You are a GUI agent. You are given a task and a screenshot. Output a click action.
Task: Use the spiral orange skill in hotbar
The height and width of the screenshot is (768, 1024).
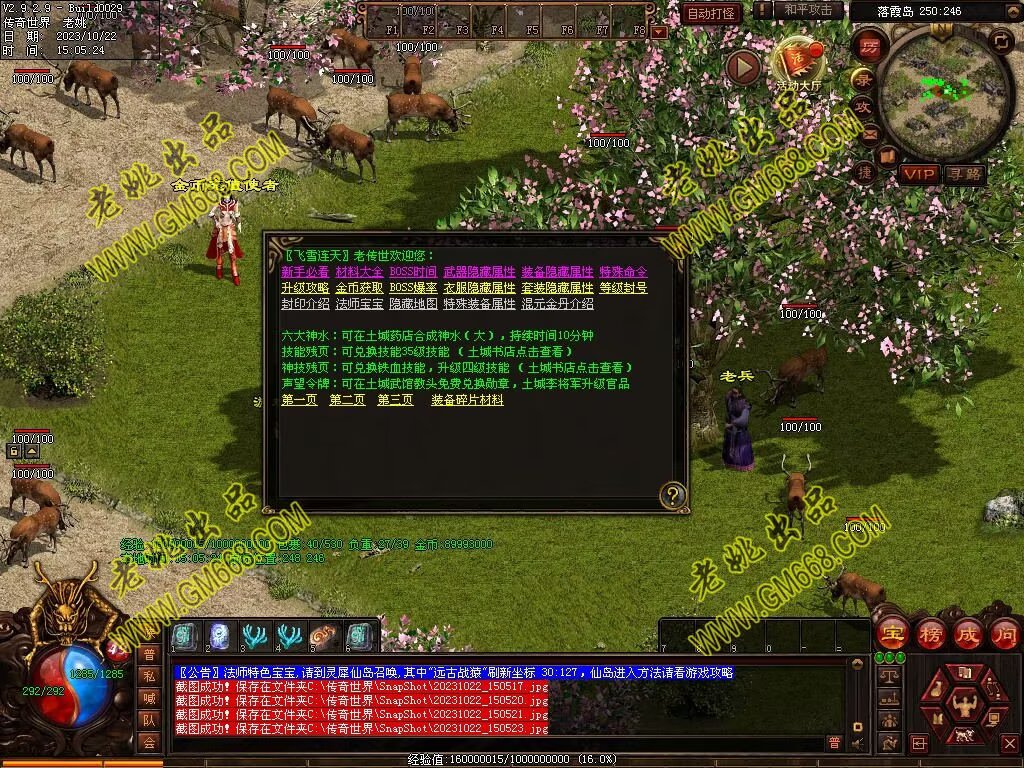tap(324, 636)
